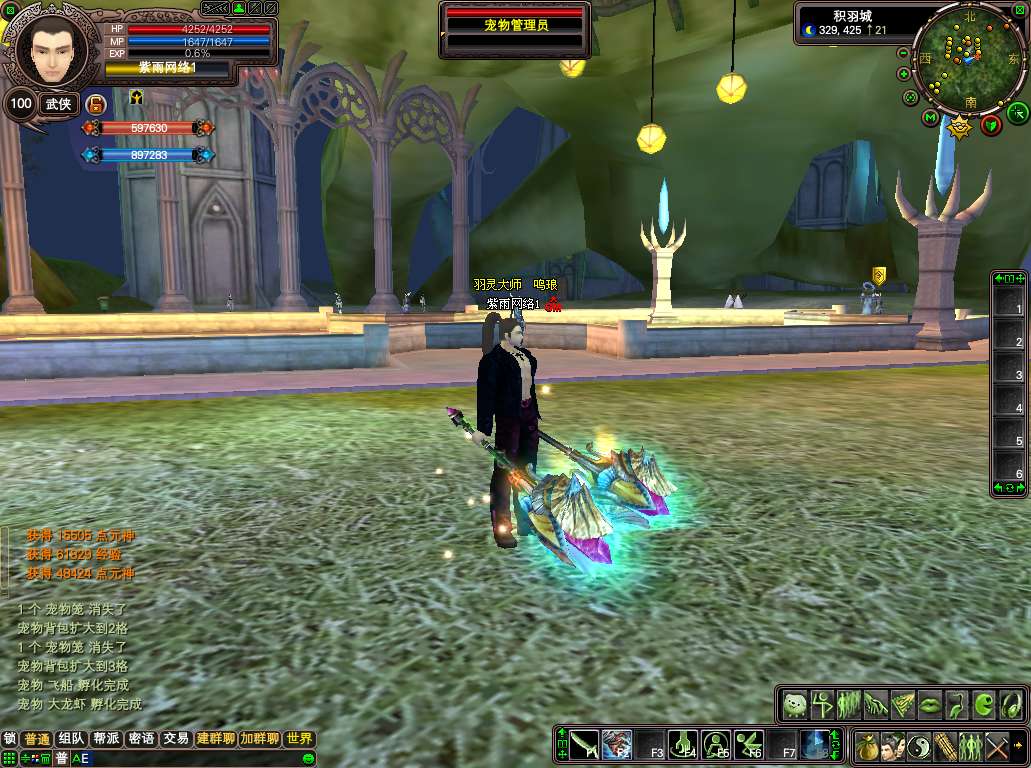Select the green lips emote icon

pyautogui.click(x=930, y=704)
